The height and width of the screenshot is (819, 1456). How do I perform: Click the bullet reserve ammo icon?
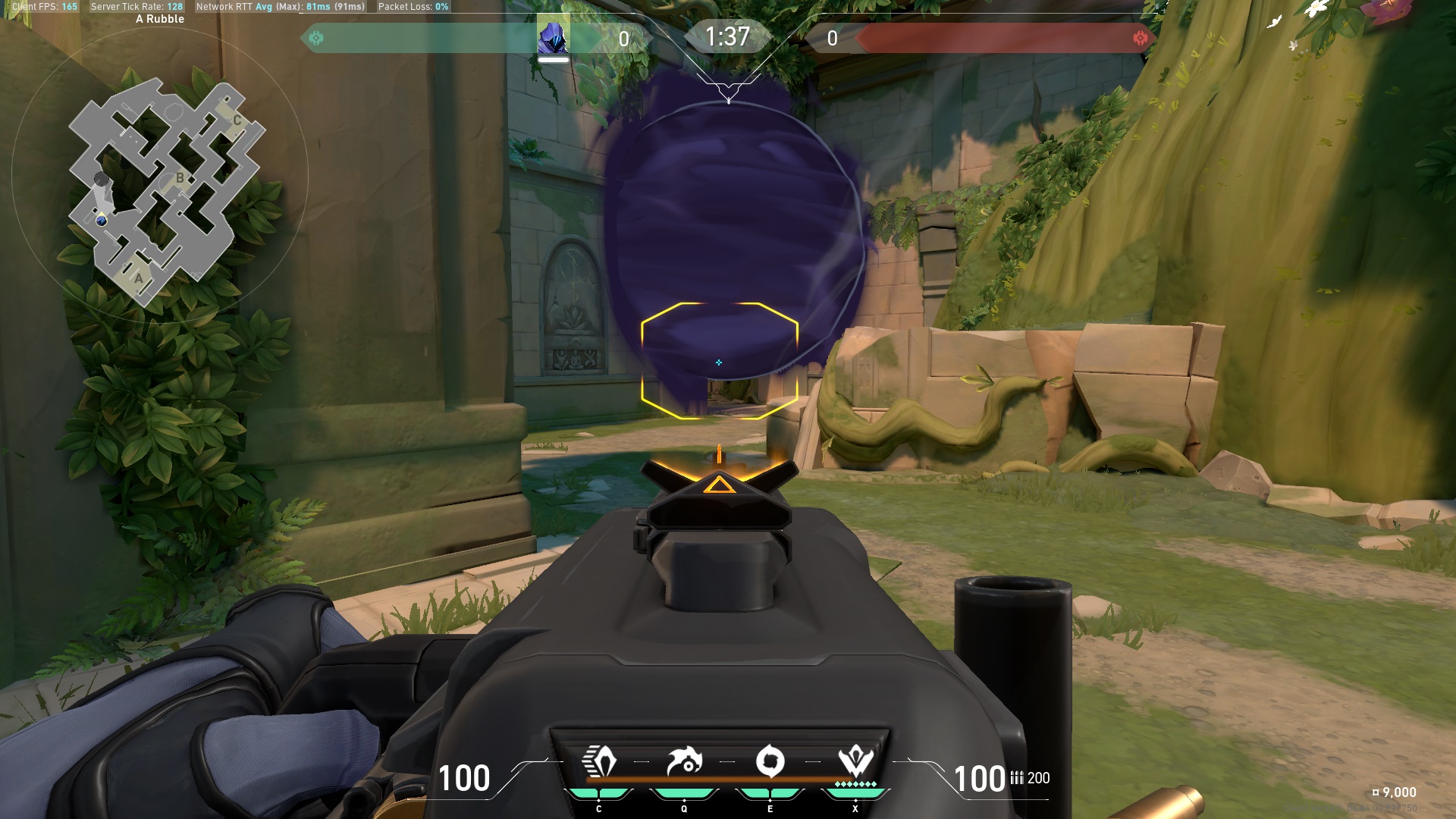(1016, 778)
